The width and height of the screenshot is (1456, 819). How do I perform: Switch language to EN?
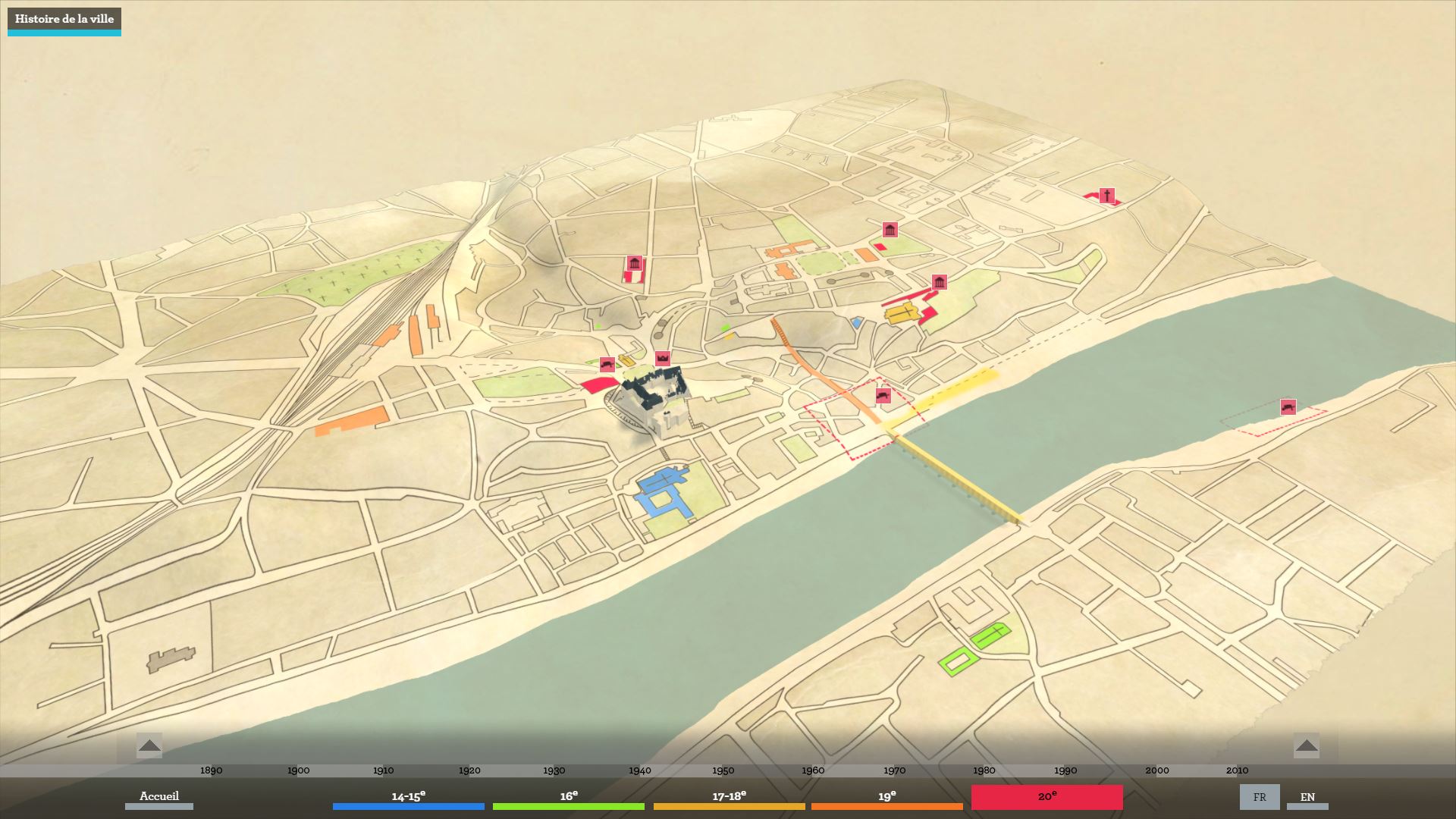pyautogui.click(x=1307, y=797)
